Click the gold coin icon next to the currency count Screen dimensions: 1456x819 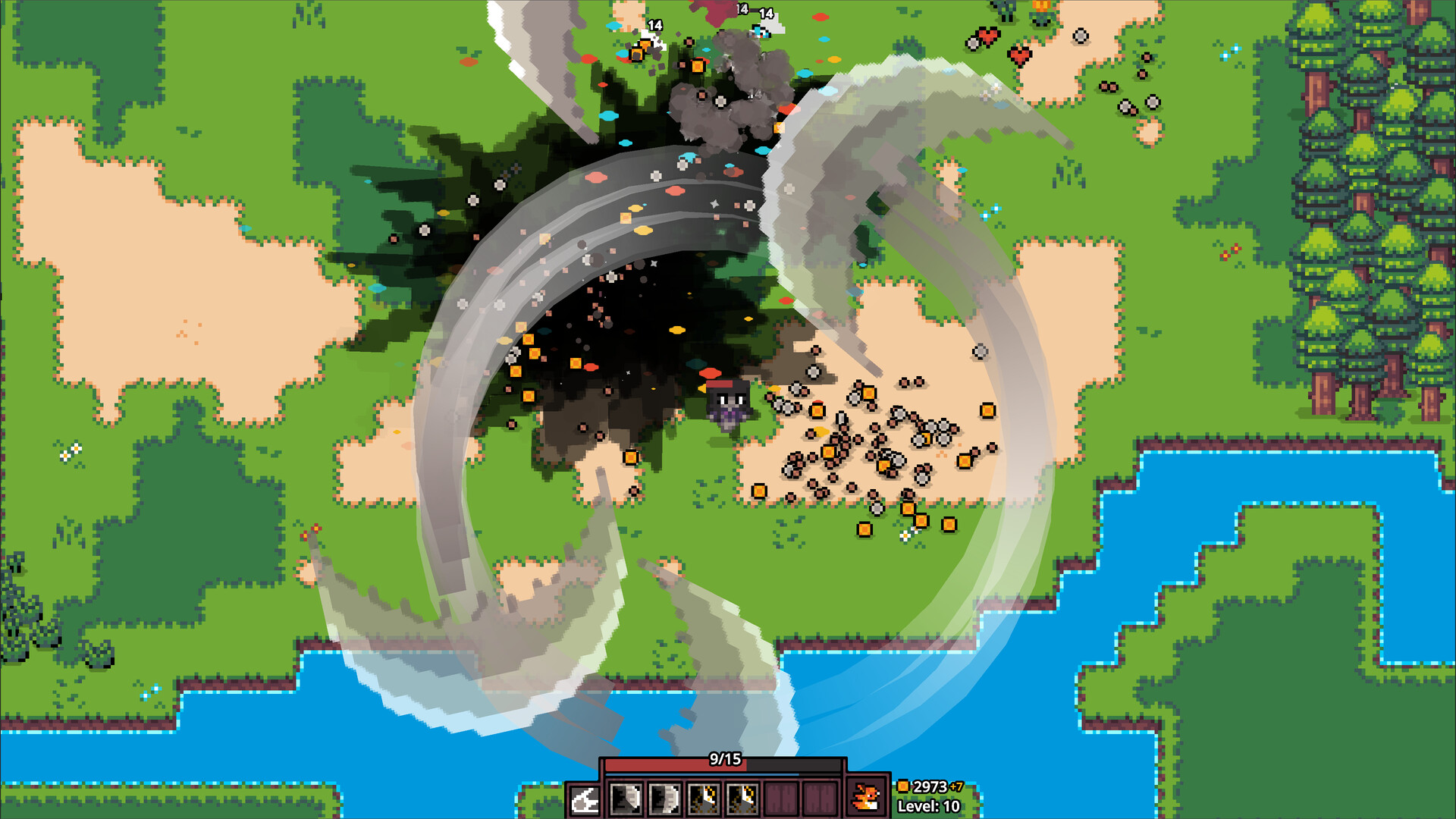[904, 786]
